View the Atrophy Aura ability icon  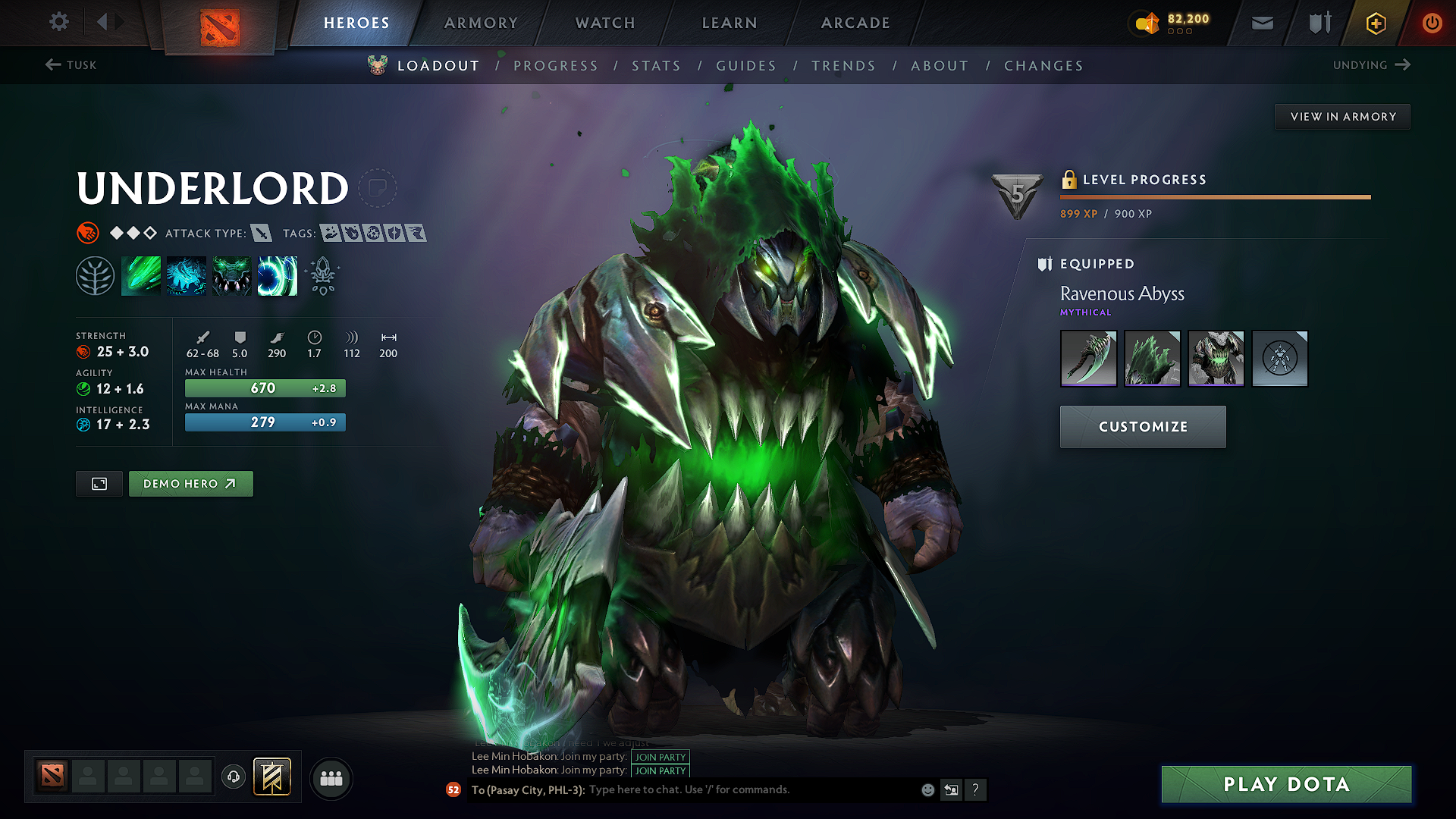232,276
